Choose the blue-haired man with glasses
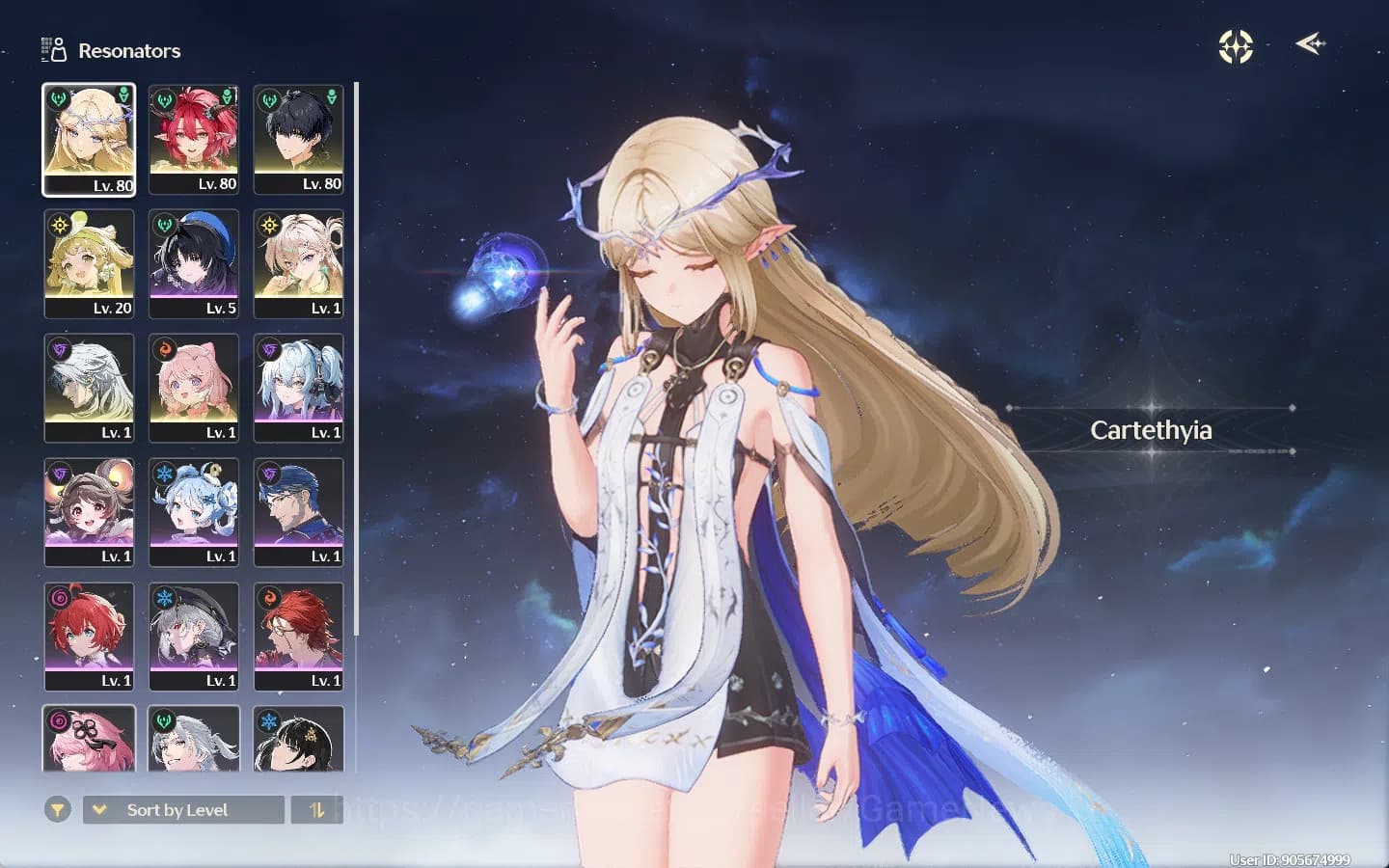1389x868 pixels. (x=298, y=512)
